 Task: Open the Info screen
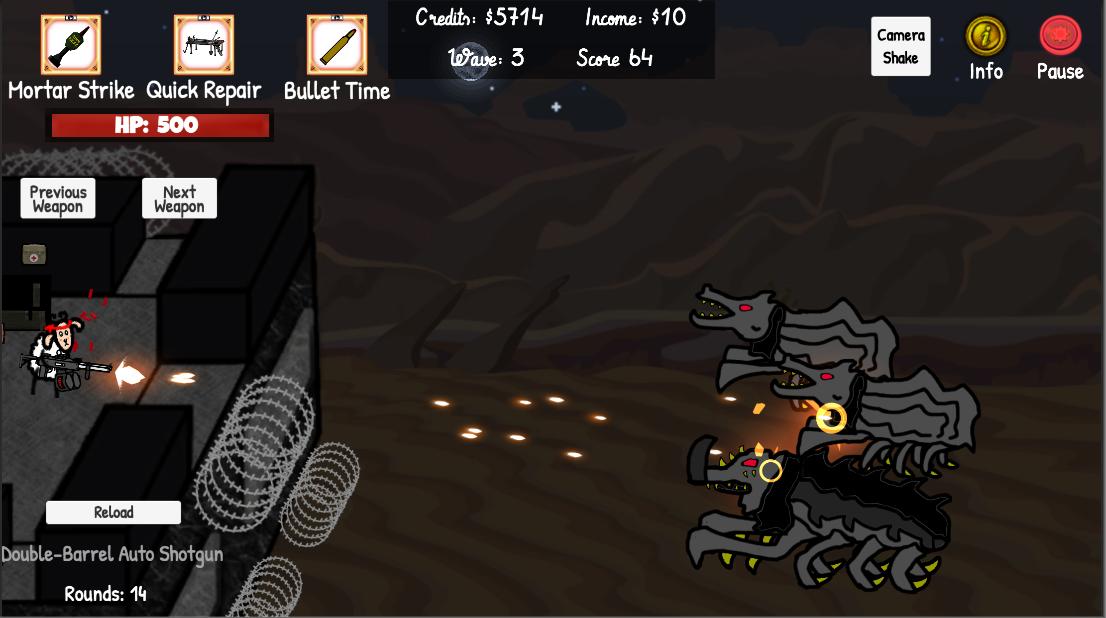(985, 37)
